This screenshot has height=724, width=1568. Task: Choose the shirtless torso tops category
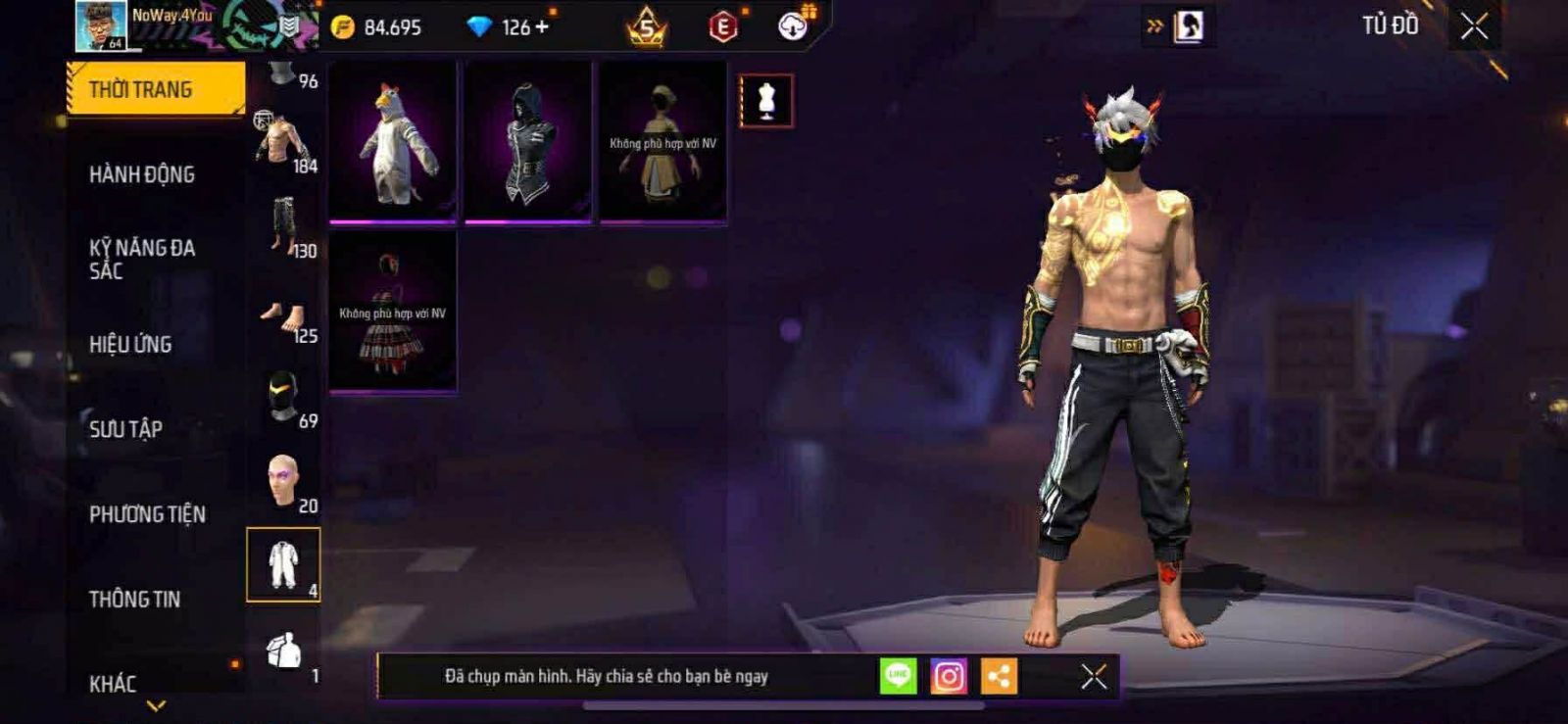pos(283,142)
